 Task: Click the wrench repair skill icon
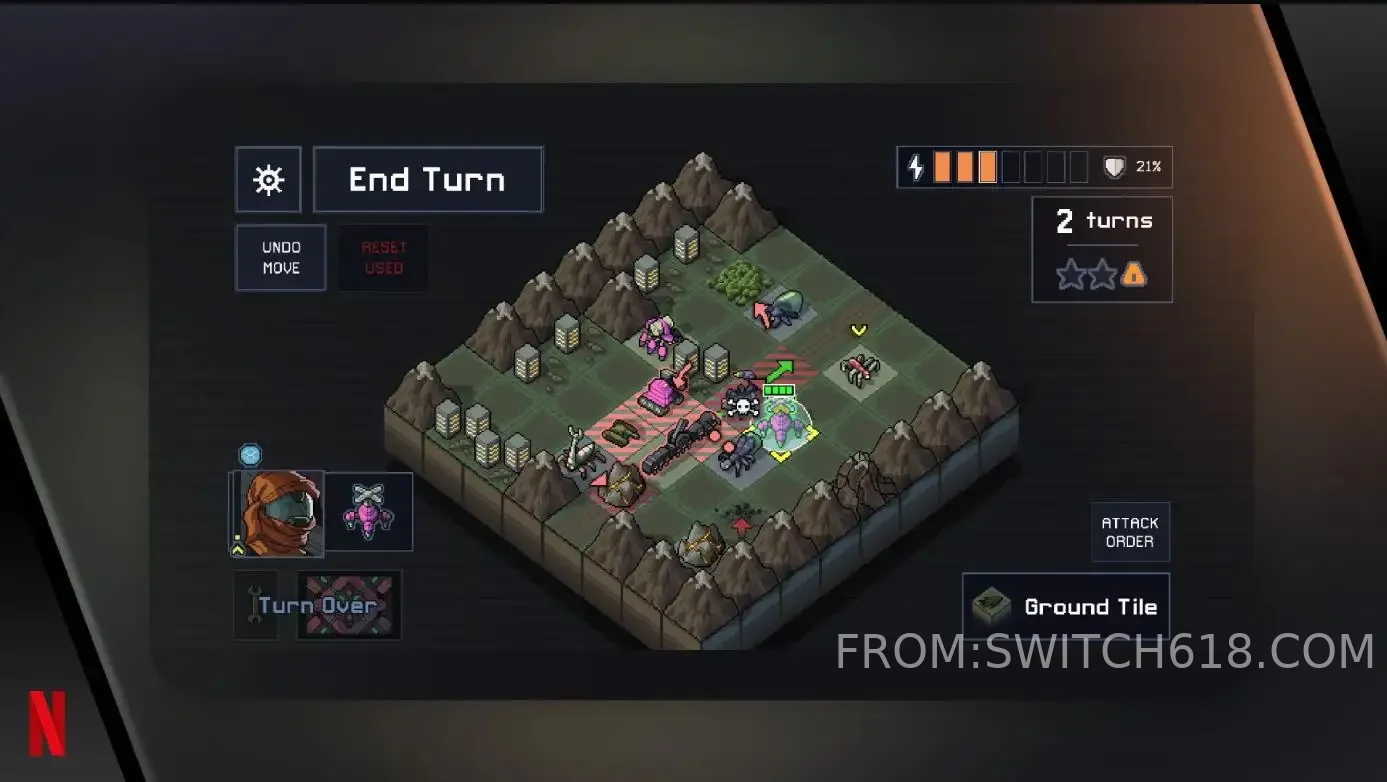point(255,605)
